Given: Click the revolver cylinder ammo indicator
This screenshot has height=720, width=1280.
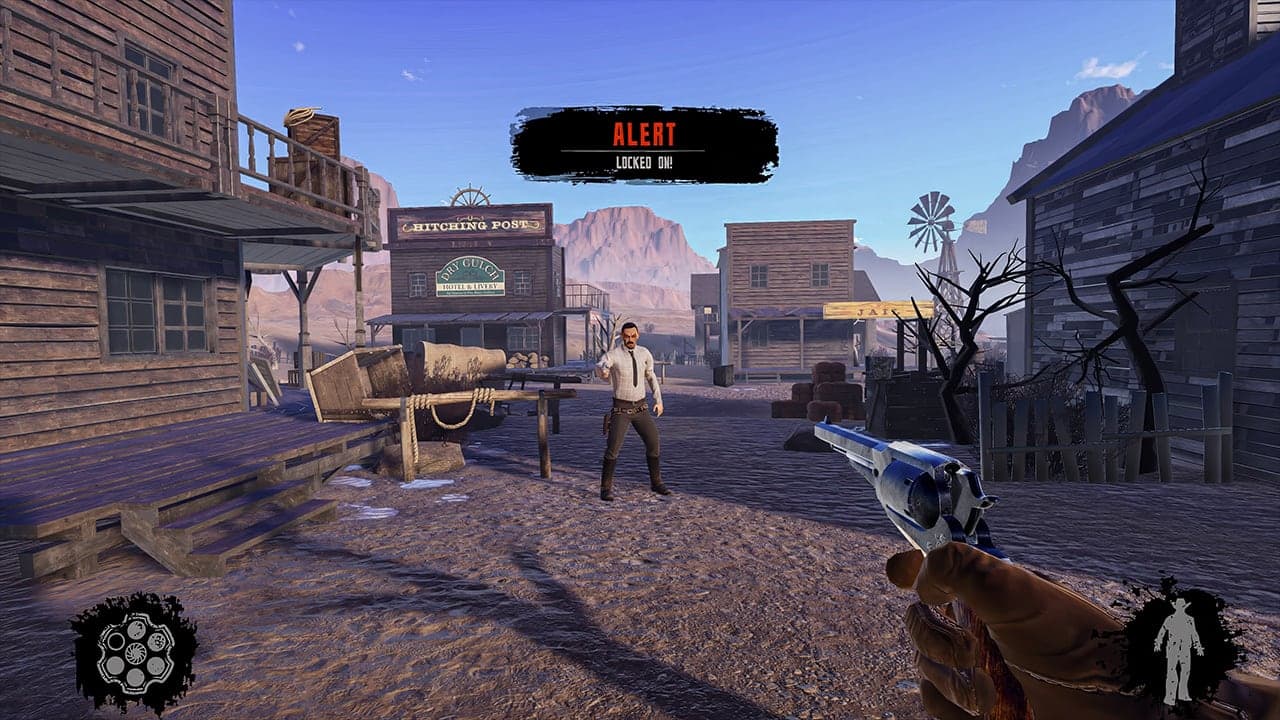Looking at the screenshot, I should [x=135, y=650].
